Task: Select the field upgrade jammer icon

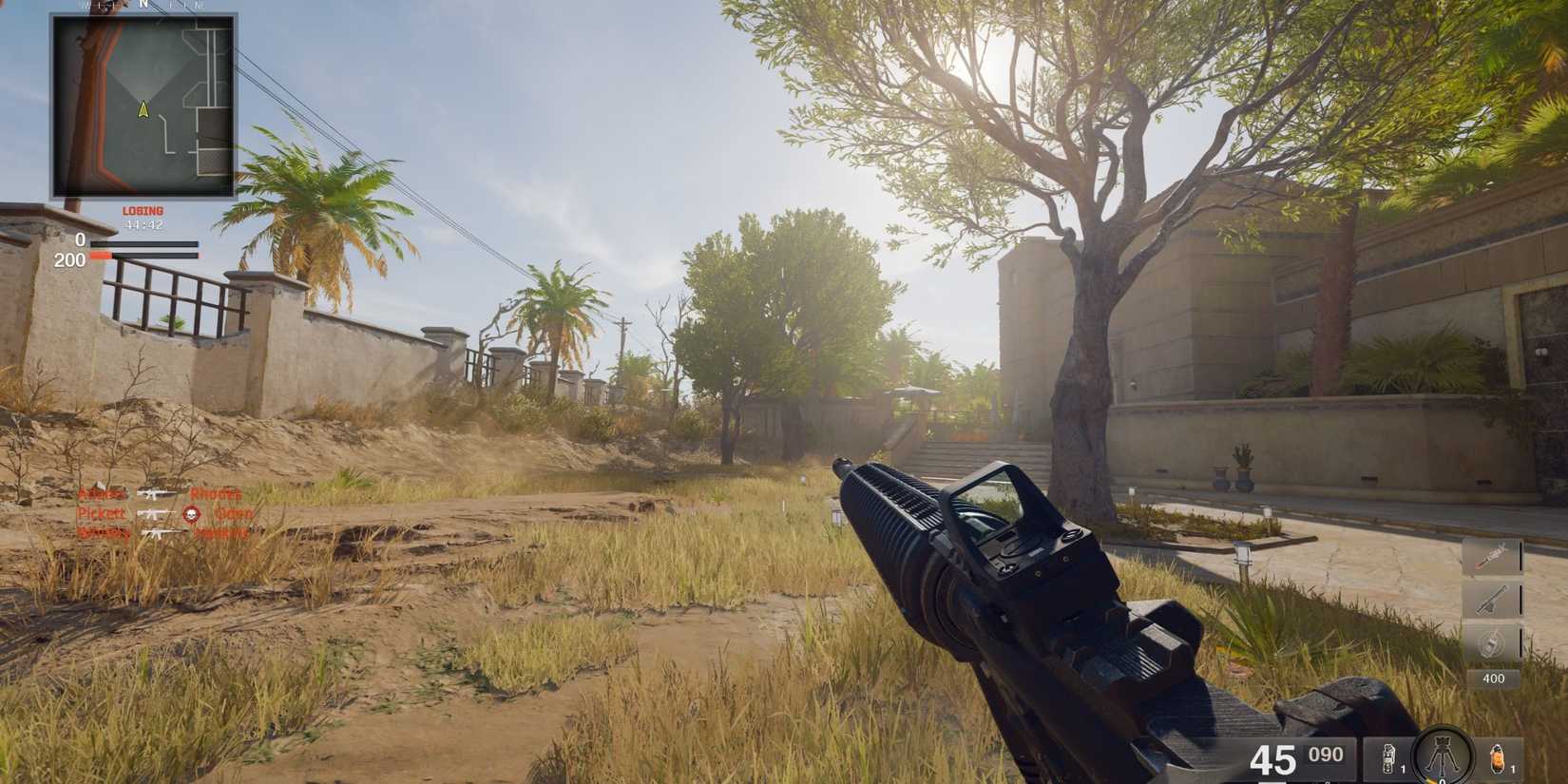Action: click(x=1441, y=755)
